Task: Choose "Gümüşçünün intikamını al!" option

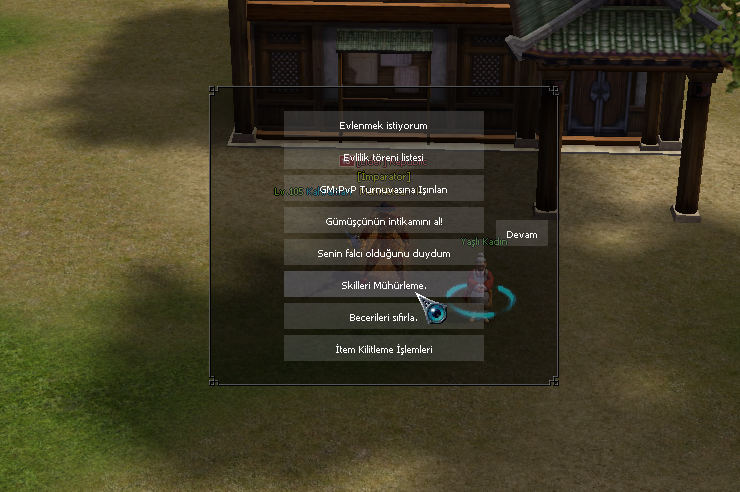Action: coord(384,221)
